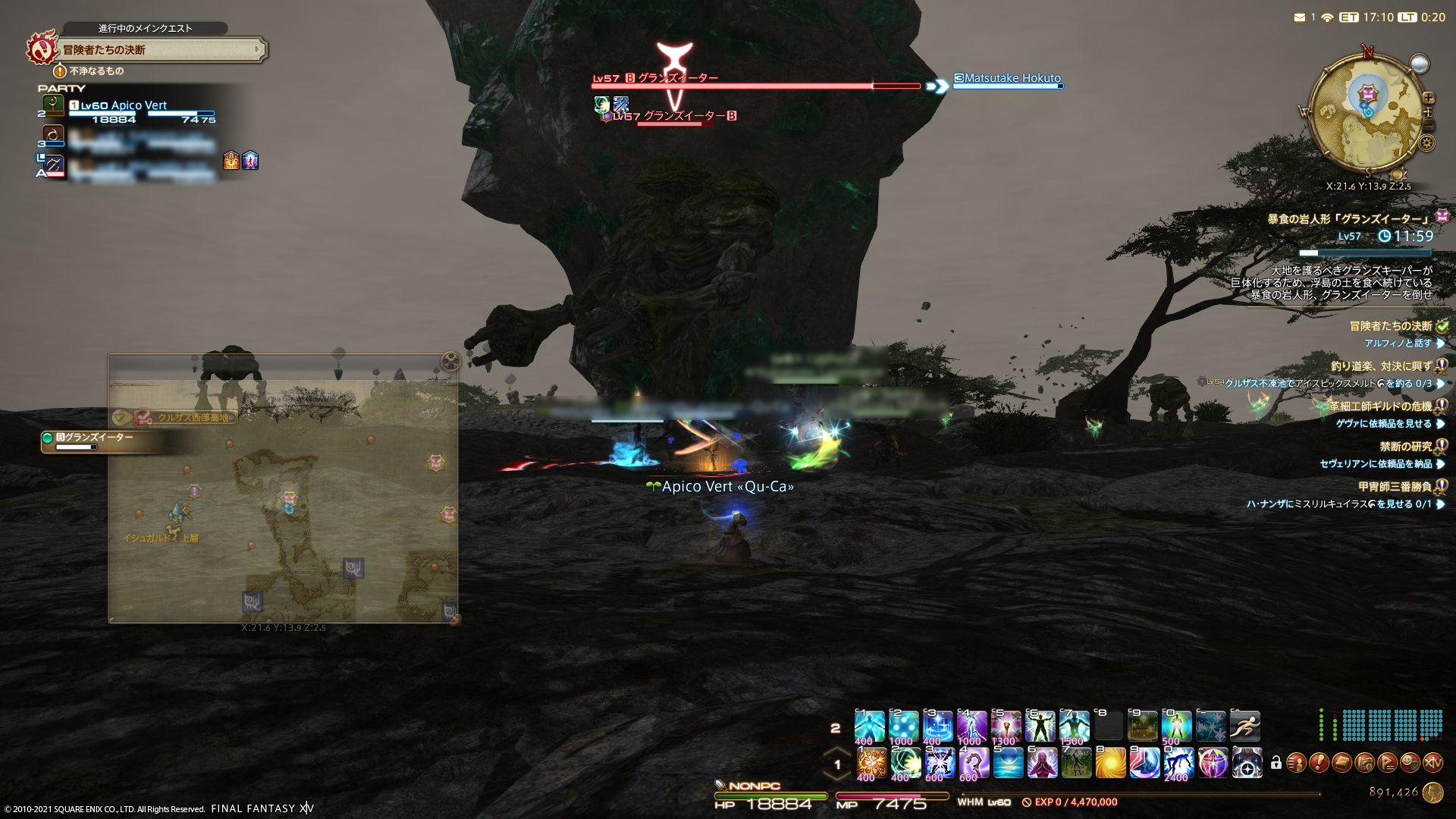Open the character menu icon
Viewport: 1456px width, 819px height.
pos(1296,763)
